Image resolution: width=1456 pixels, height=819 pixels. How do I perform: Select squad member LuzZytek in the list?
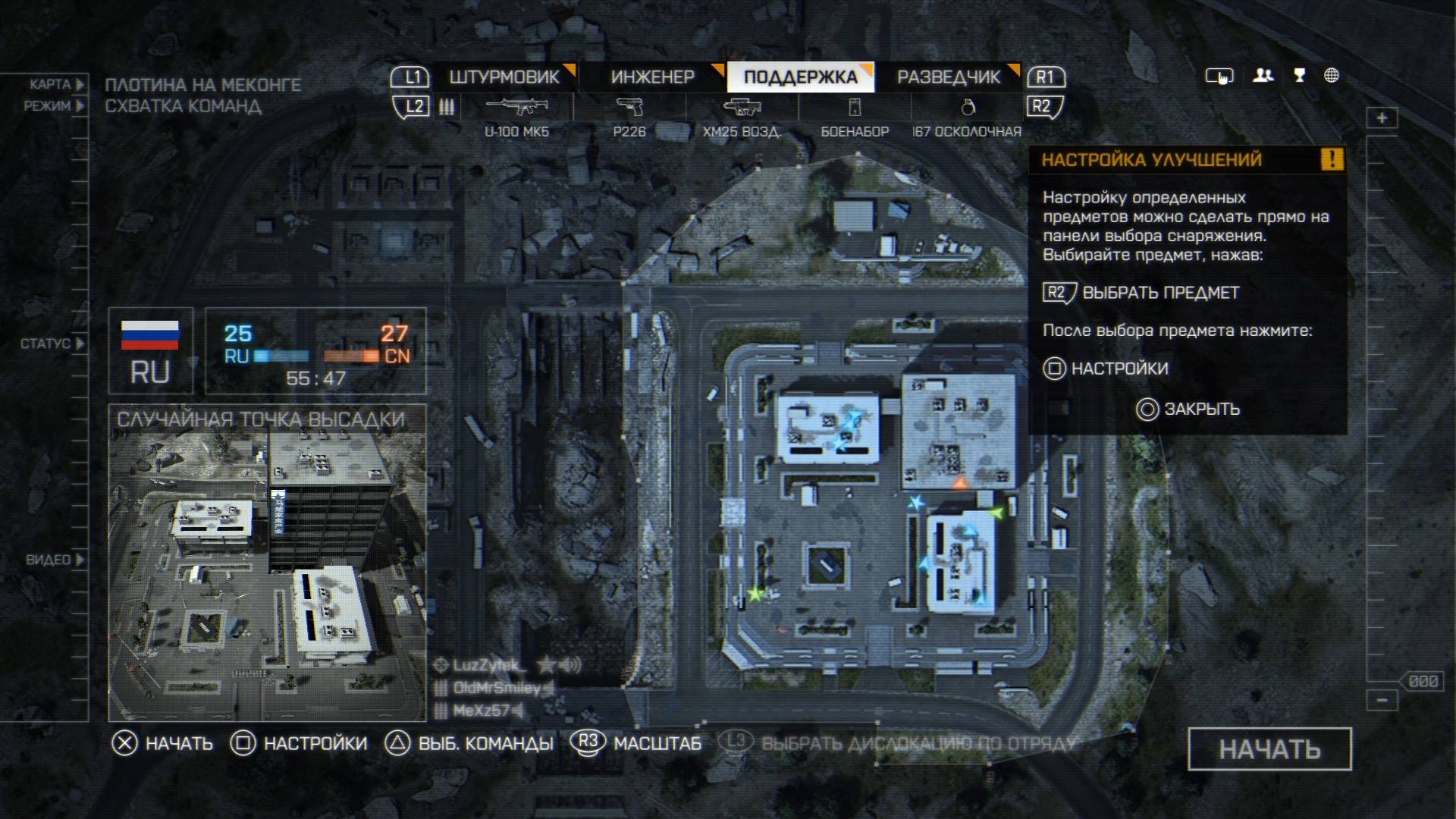[488, 666]
